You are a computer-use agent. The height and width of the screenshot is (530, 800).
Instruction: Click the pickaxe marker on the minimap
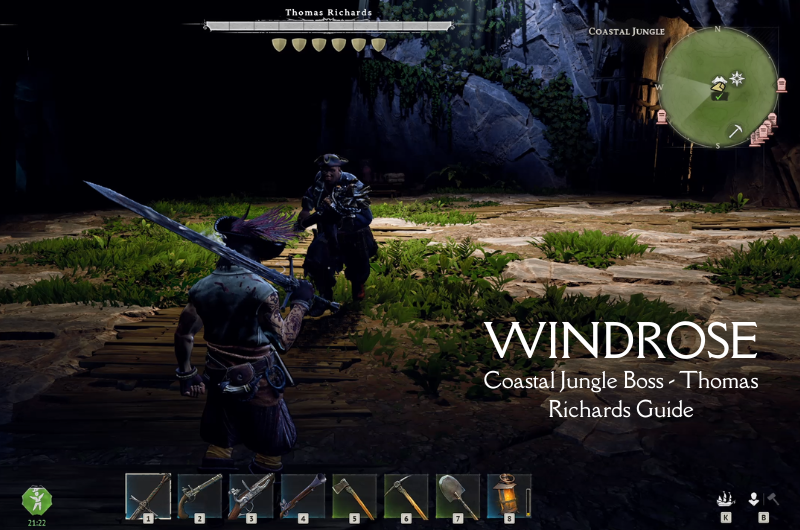[735, 130]
